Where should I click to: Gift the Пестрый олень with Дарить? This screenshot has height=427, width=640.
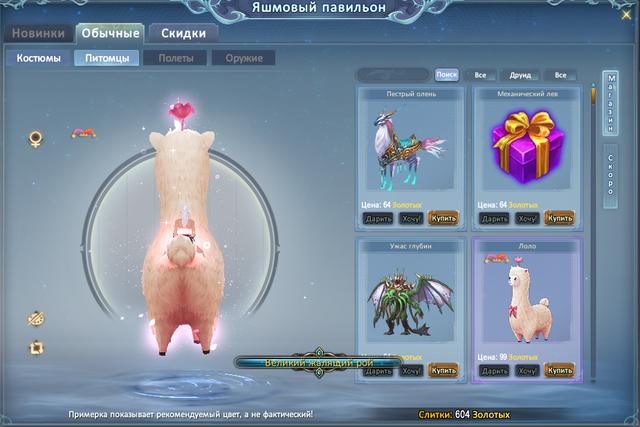click(x=379, y=217)
